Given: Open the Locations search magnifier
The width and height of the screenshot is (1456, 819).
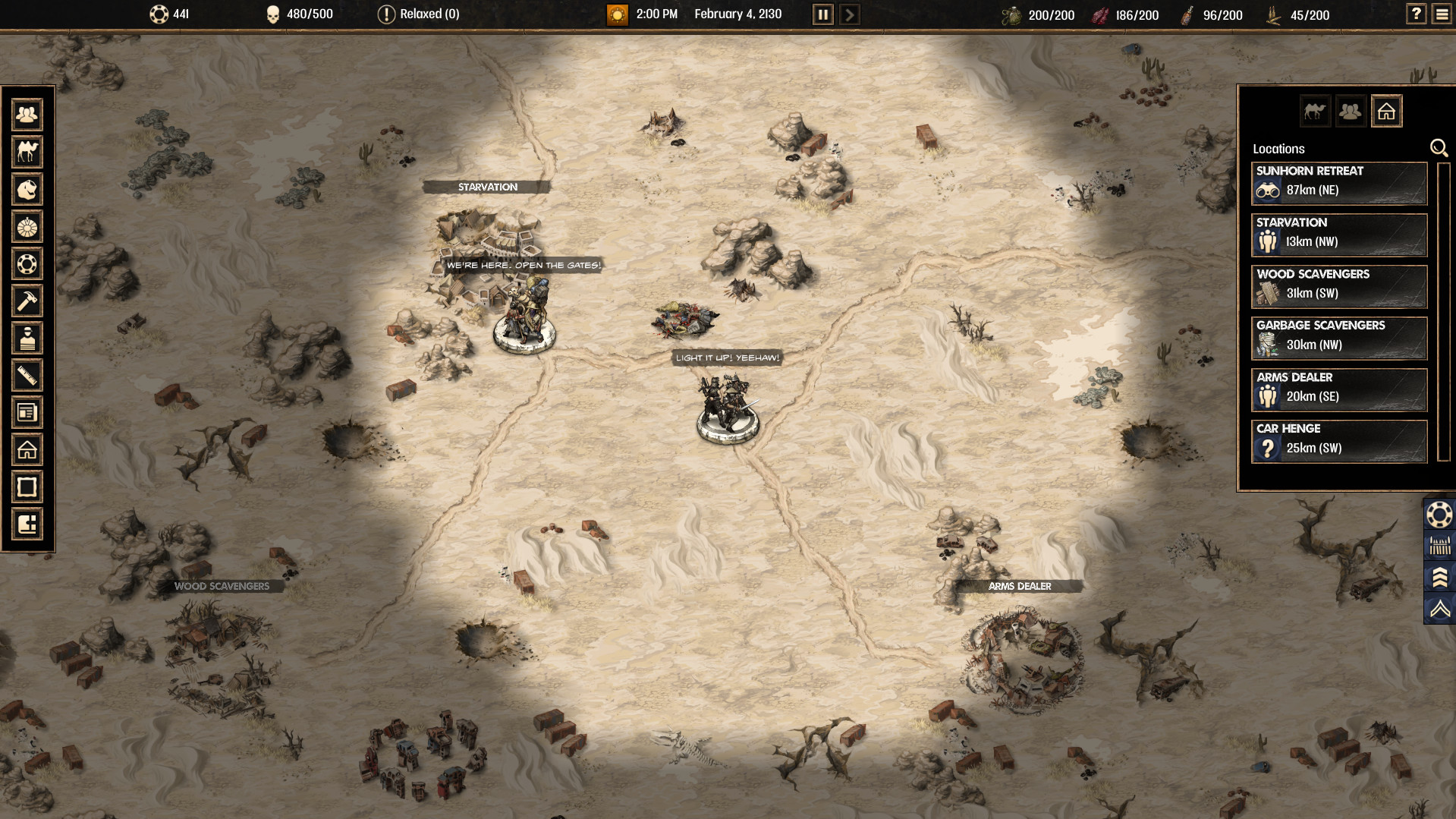Looking at the screenshot, I should click(1439, 148).
